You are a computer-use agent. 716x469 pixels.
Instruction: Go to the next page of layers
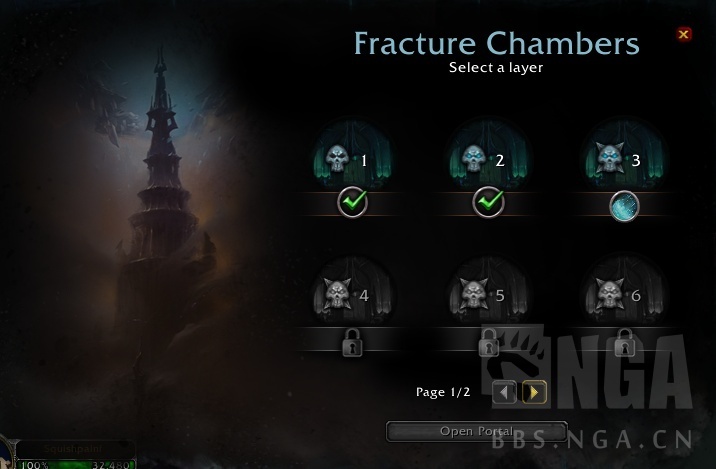534,392
